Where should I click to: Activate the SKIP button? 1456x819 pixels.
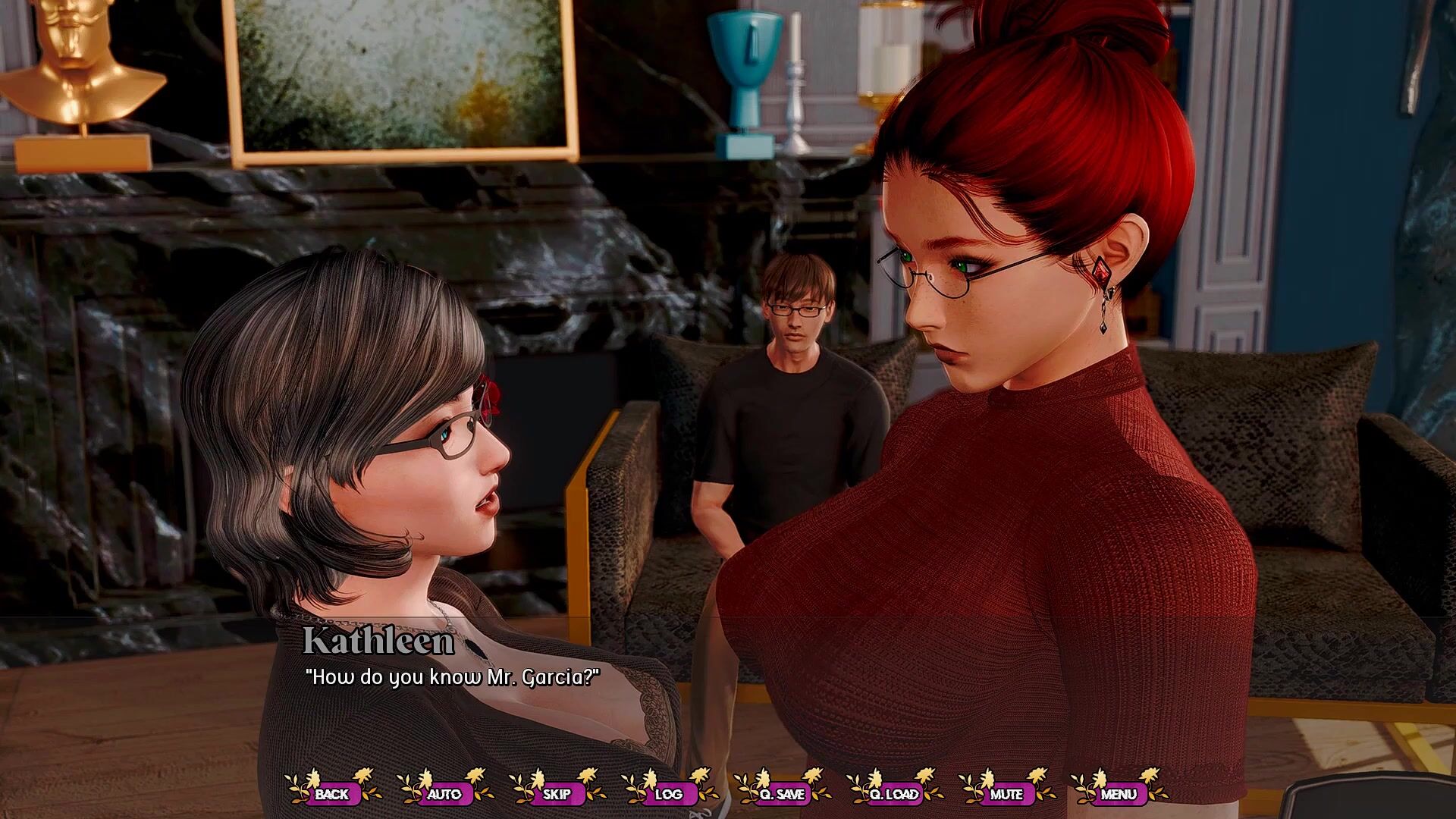(x=557, y=794)
